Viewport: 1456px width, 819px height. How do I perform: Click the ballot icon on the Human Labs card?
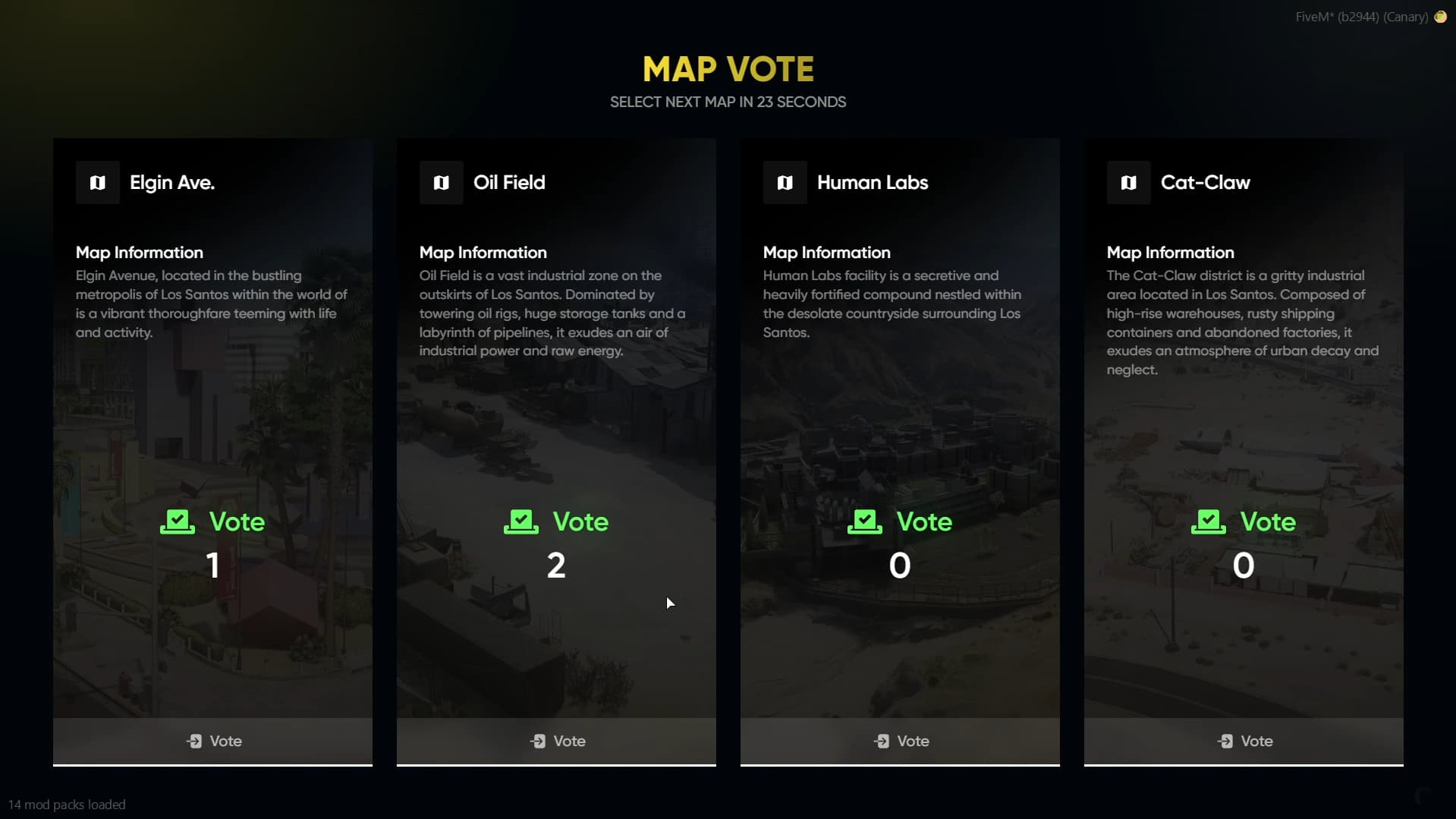865,521
